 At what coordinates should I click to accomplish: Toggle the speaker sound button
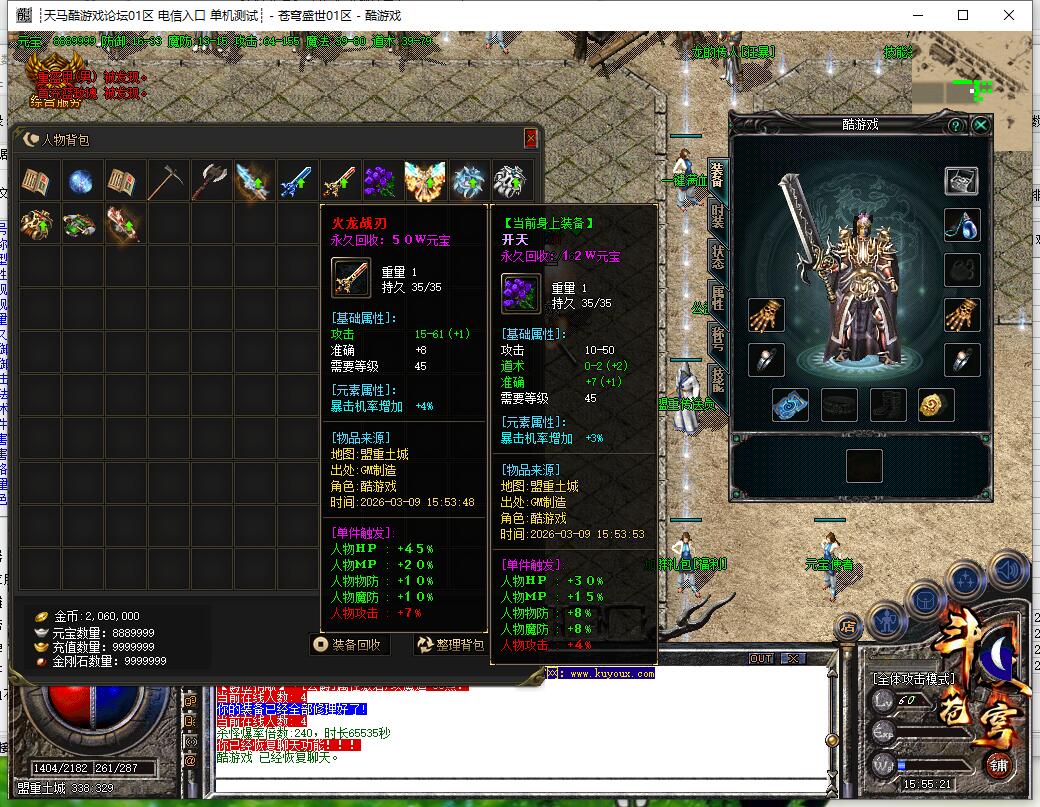click(x=1009, y=571)
